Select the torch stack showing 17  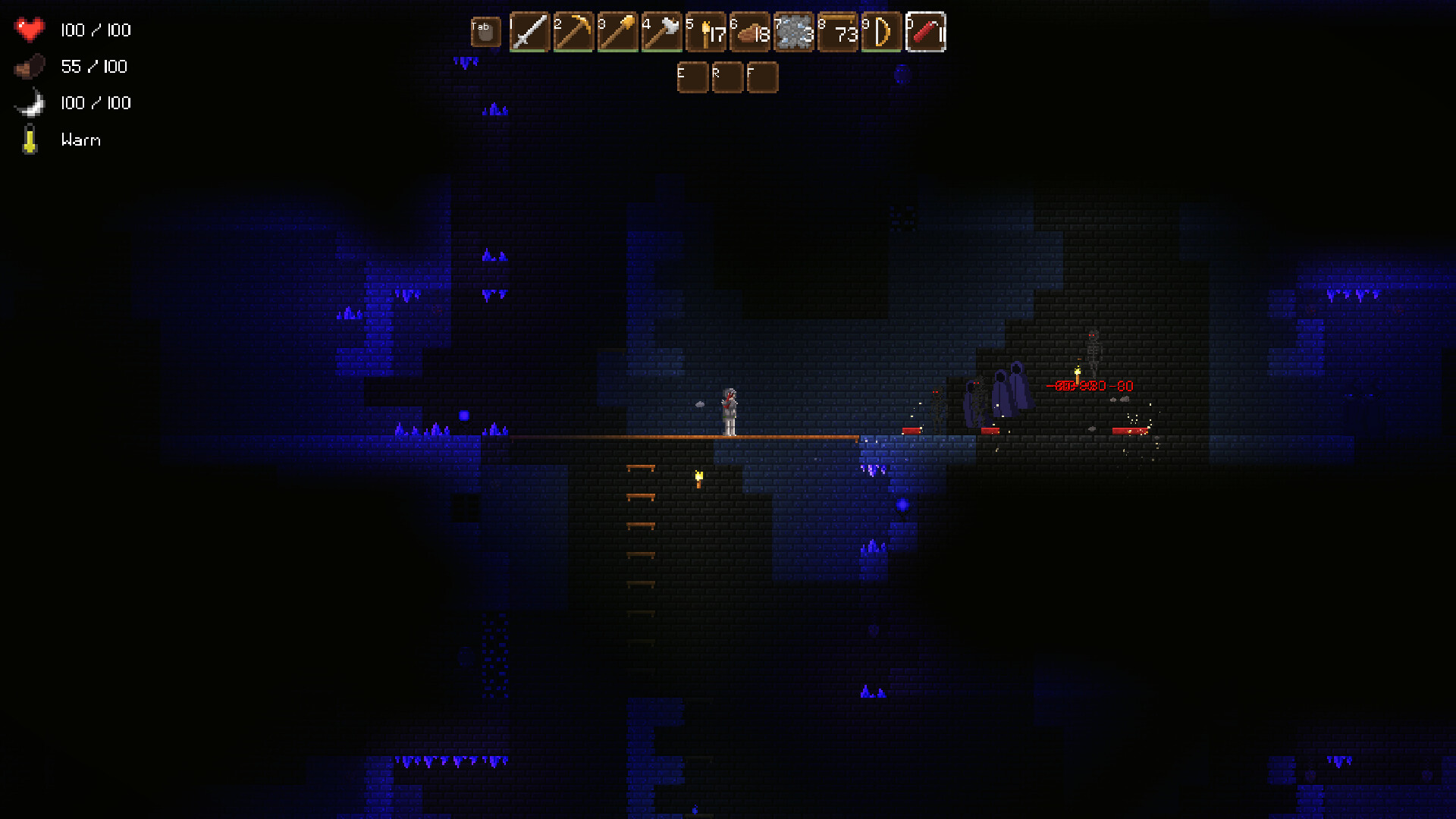(x=706, y=32)
